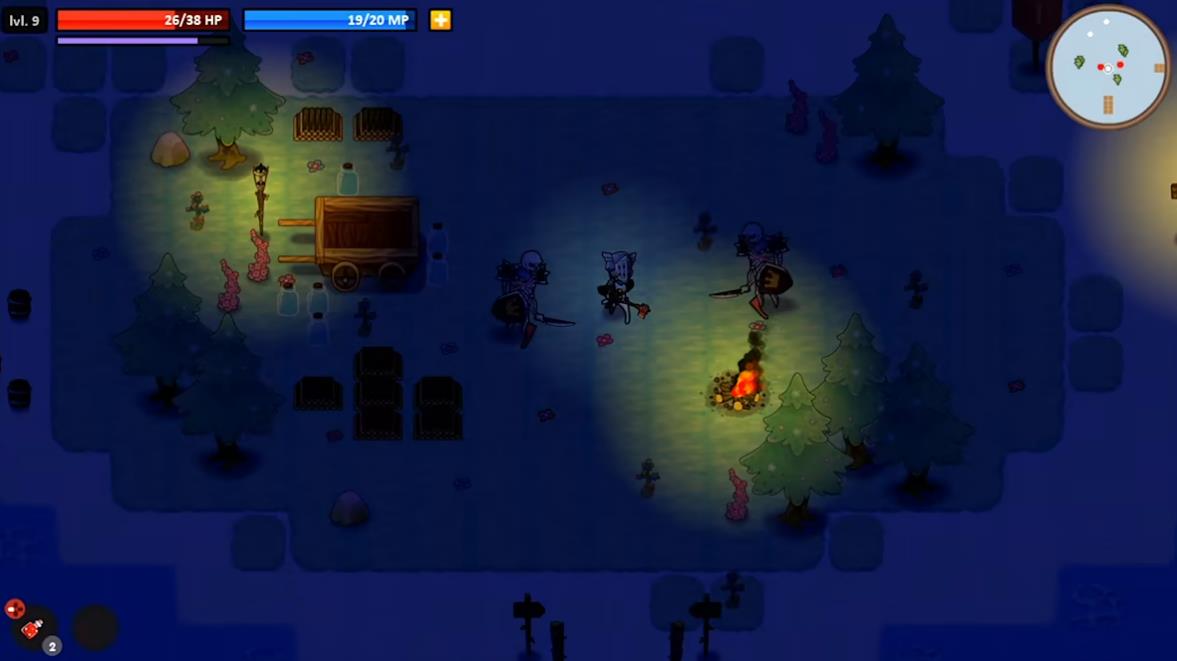Click the yellow plus level-up button

pyautogui.click(x=440, y=20)
